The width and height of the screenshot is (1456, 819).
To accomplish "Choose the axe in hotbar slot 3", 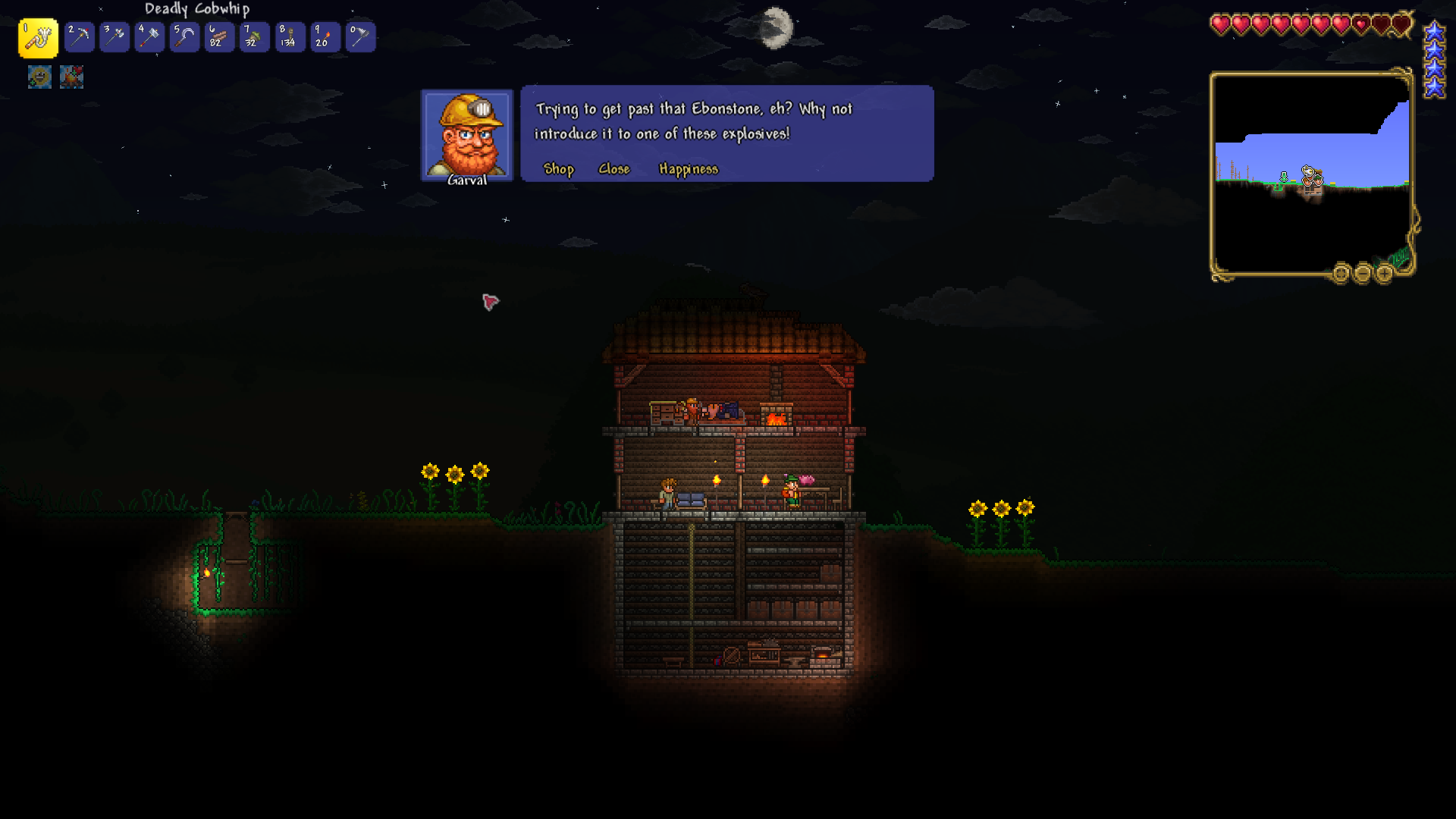I will (x=115, y=37).
